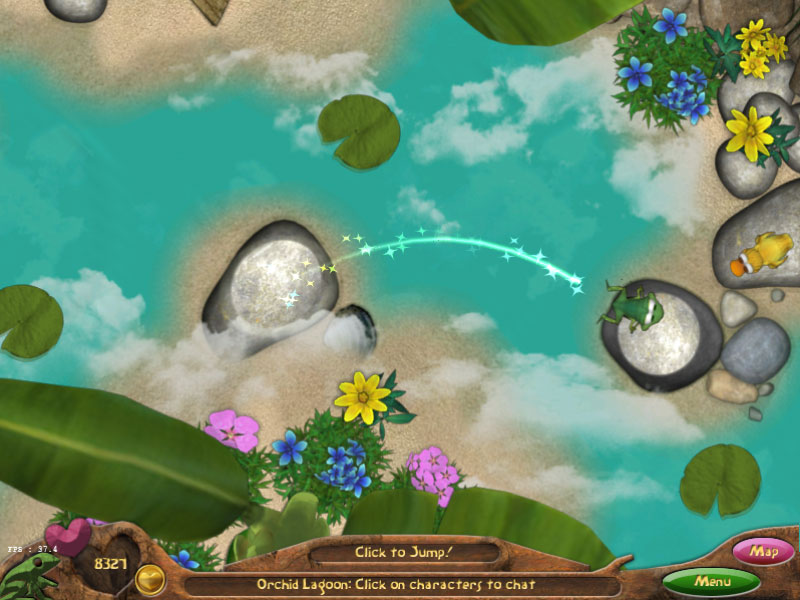Click the gold heart coin icon
This screenshot has width=800, height=600.
coord(151,578)
